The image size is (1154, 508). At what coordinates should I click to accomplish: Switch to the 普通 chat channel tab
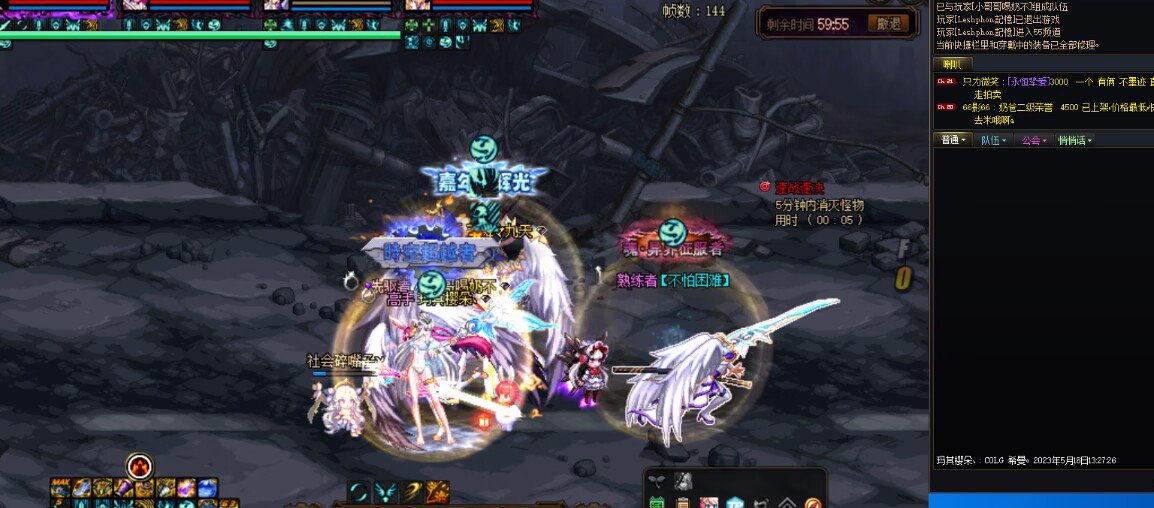point(950,140)
